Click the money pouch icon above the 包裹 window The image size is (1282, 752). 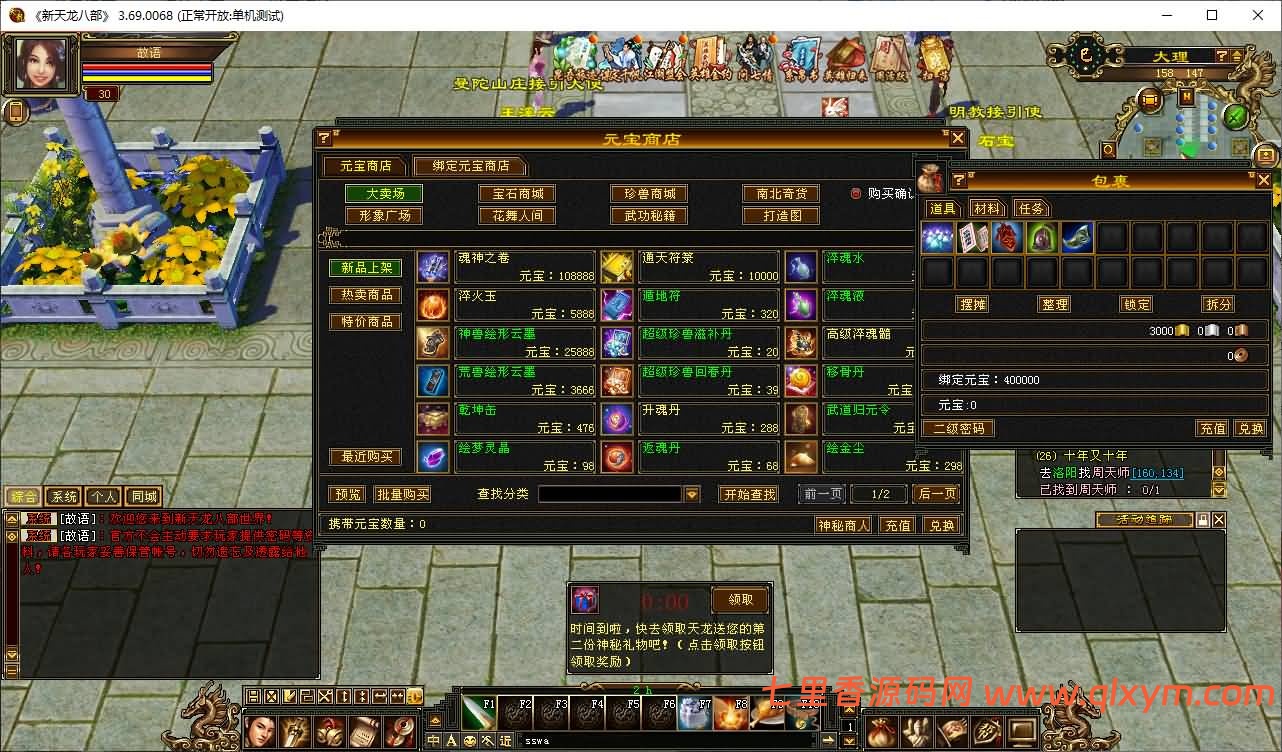pyautogui.click(x=930, y=178)
